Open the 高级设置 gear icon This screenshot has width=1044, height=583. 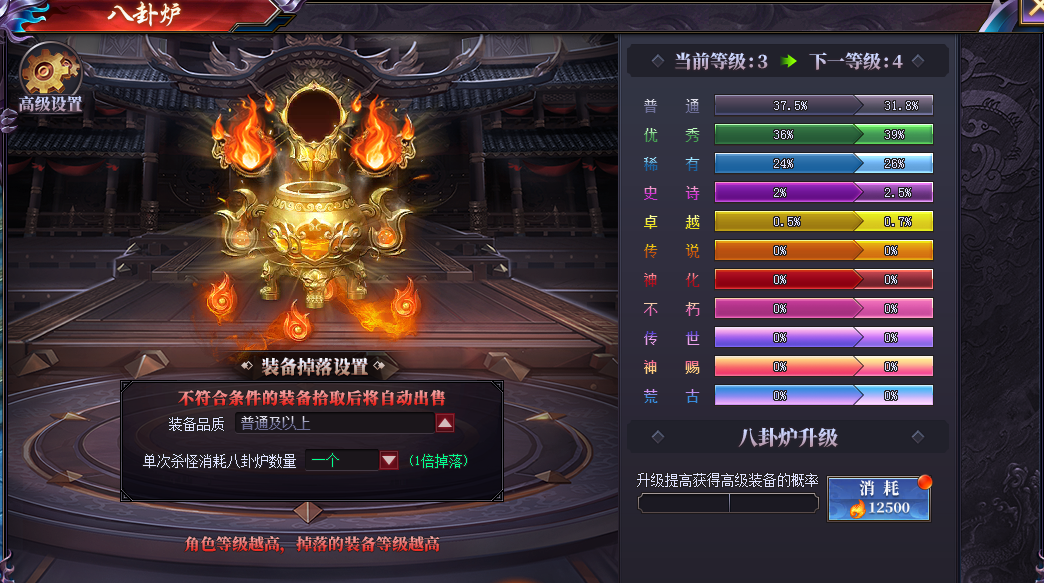pyautogui.click(x=46, y=70)
